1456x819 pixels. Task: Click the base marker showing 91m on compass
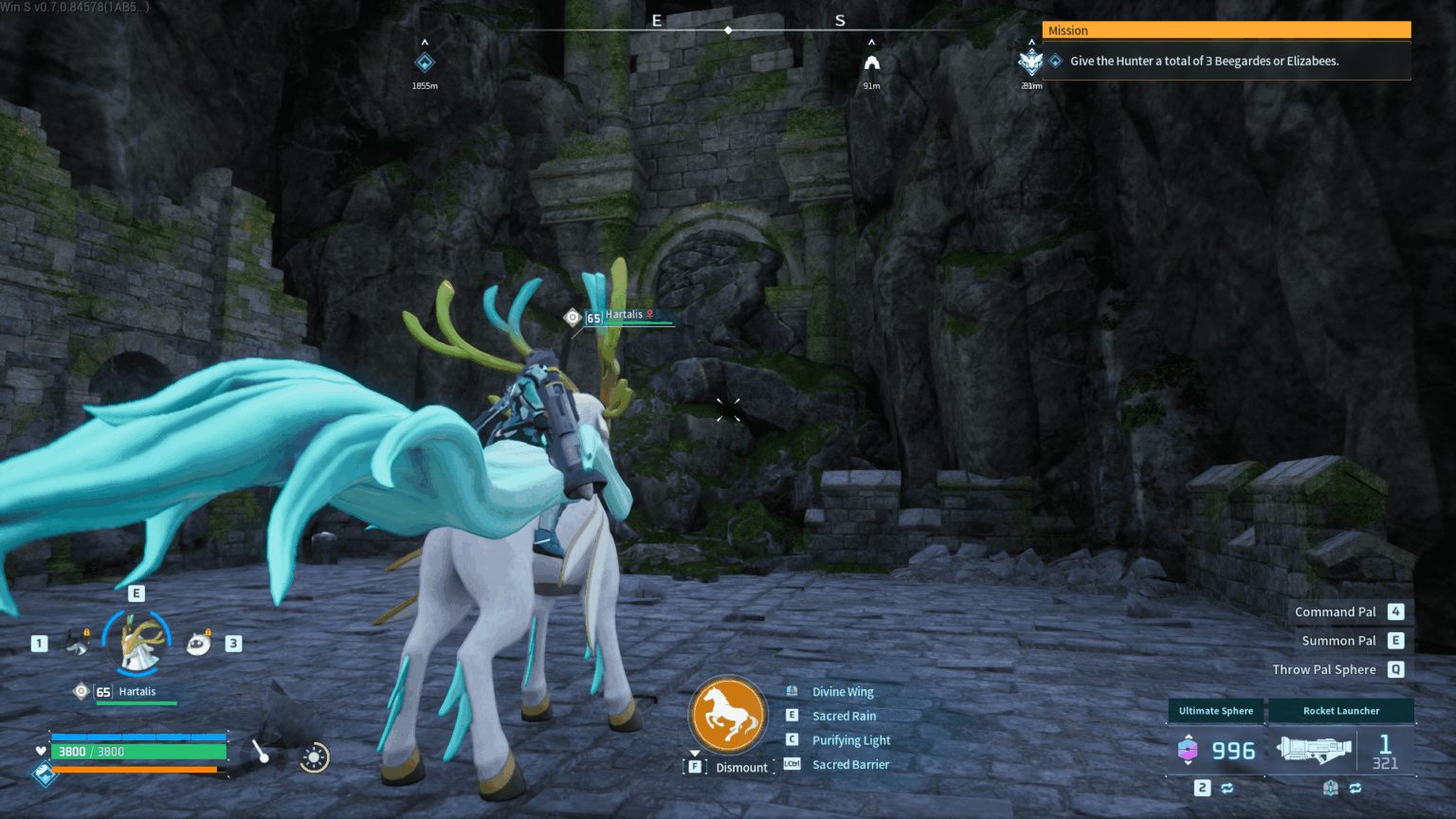[871, 64]
